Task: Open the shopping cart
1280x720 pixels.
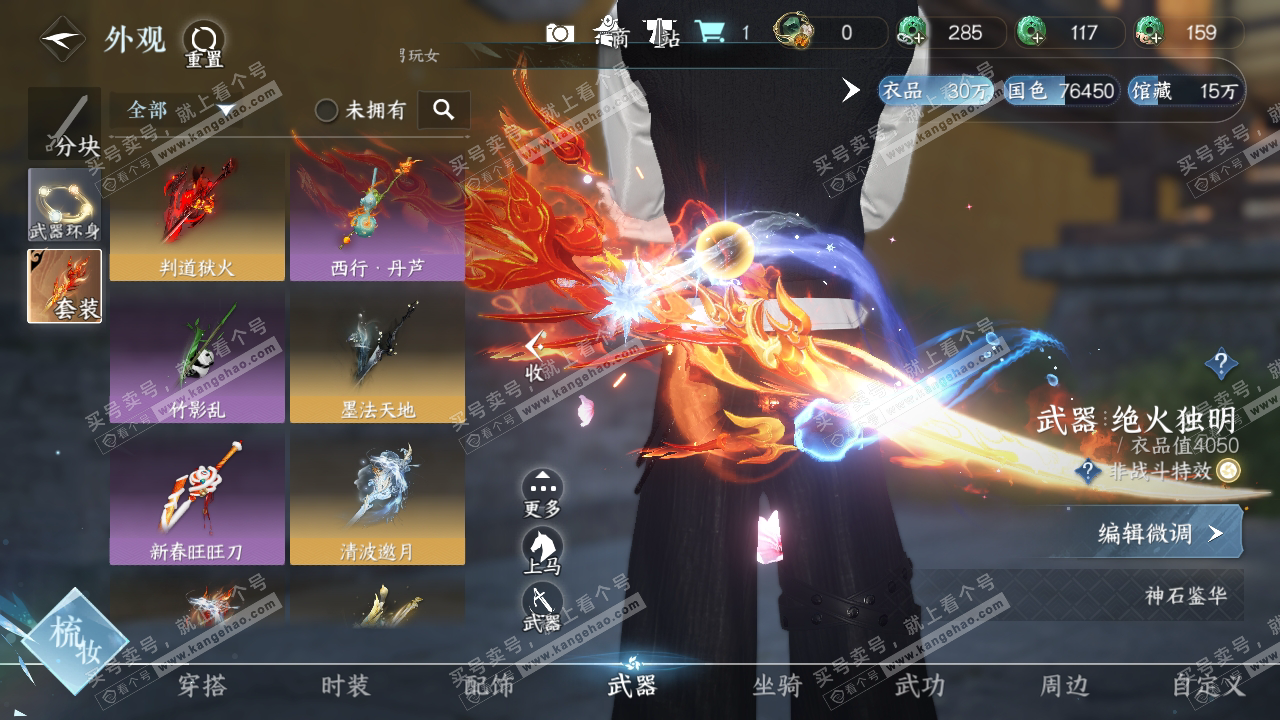Action: tap(711, 33)
